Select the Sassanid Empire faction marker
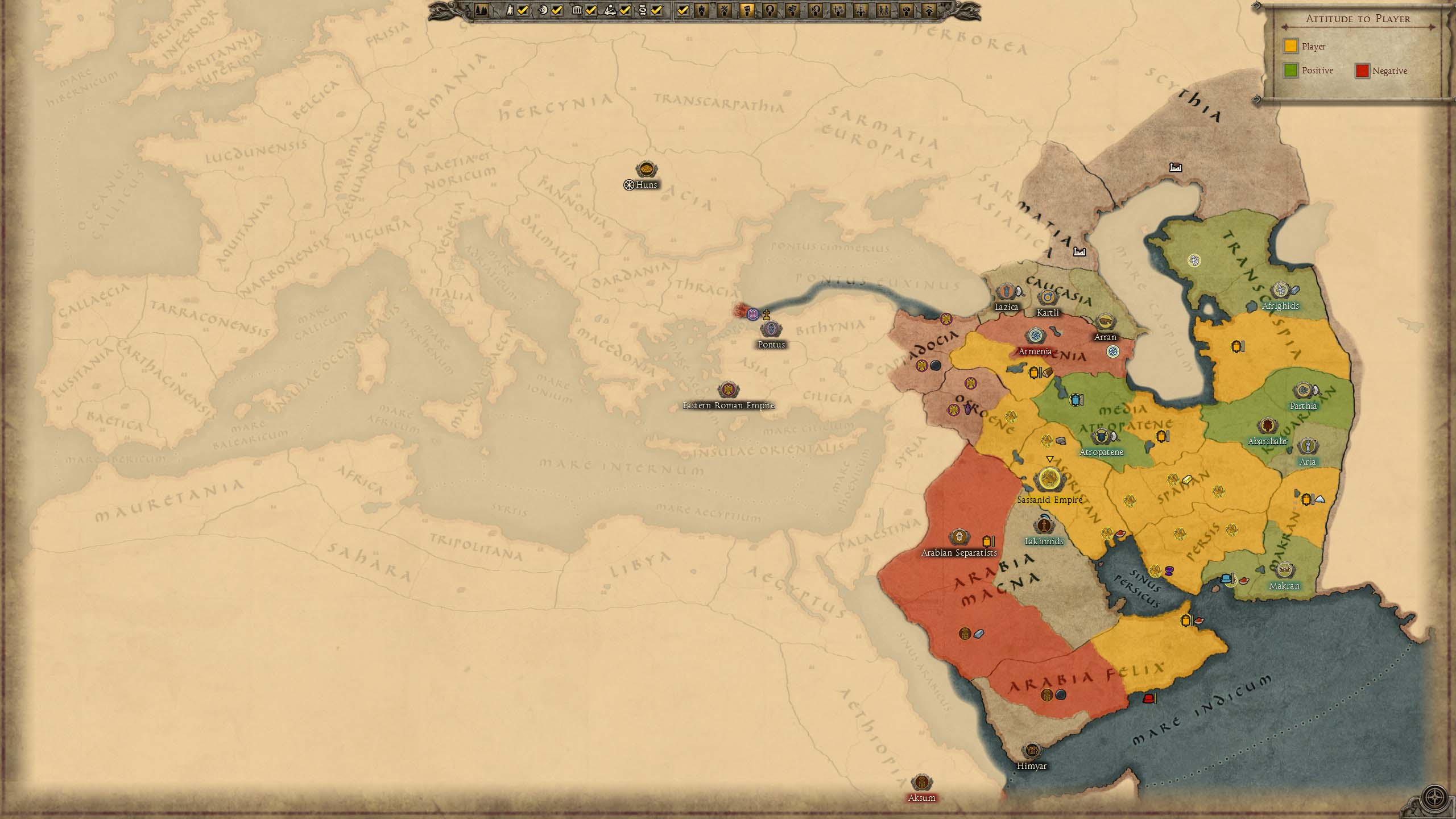The width and height of the screenshot is (1456, 819). click(1049, 479)
